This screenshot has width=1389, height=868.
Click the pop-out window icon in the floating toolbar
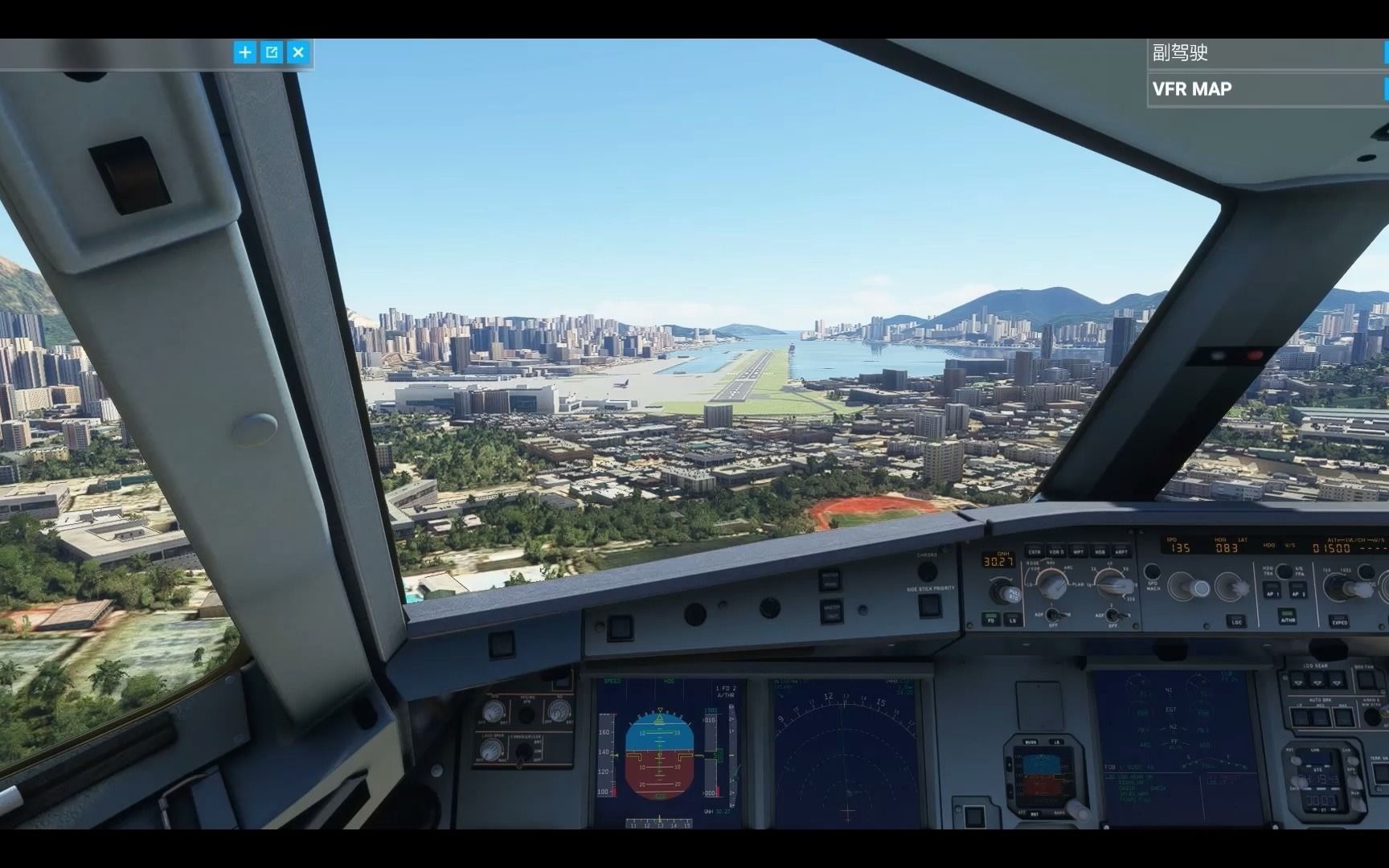[x=272, y=51]
